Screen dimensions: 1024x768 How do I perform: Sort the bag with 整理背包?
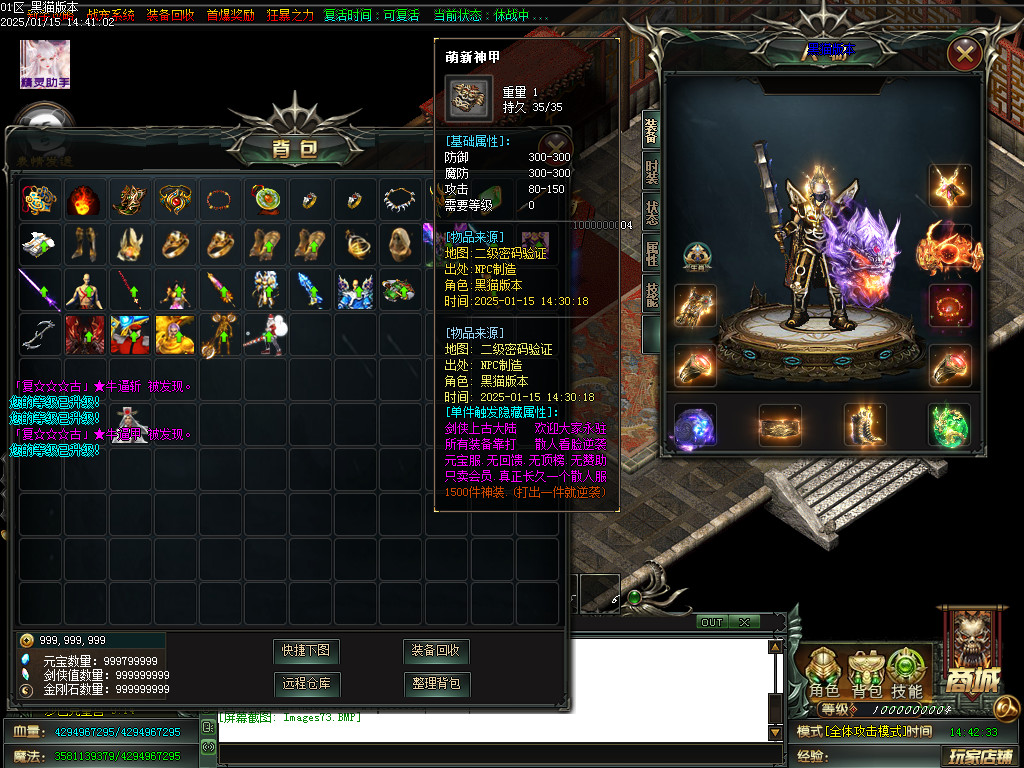coord(436,684)
